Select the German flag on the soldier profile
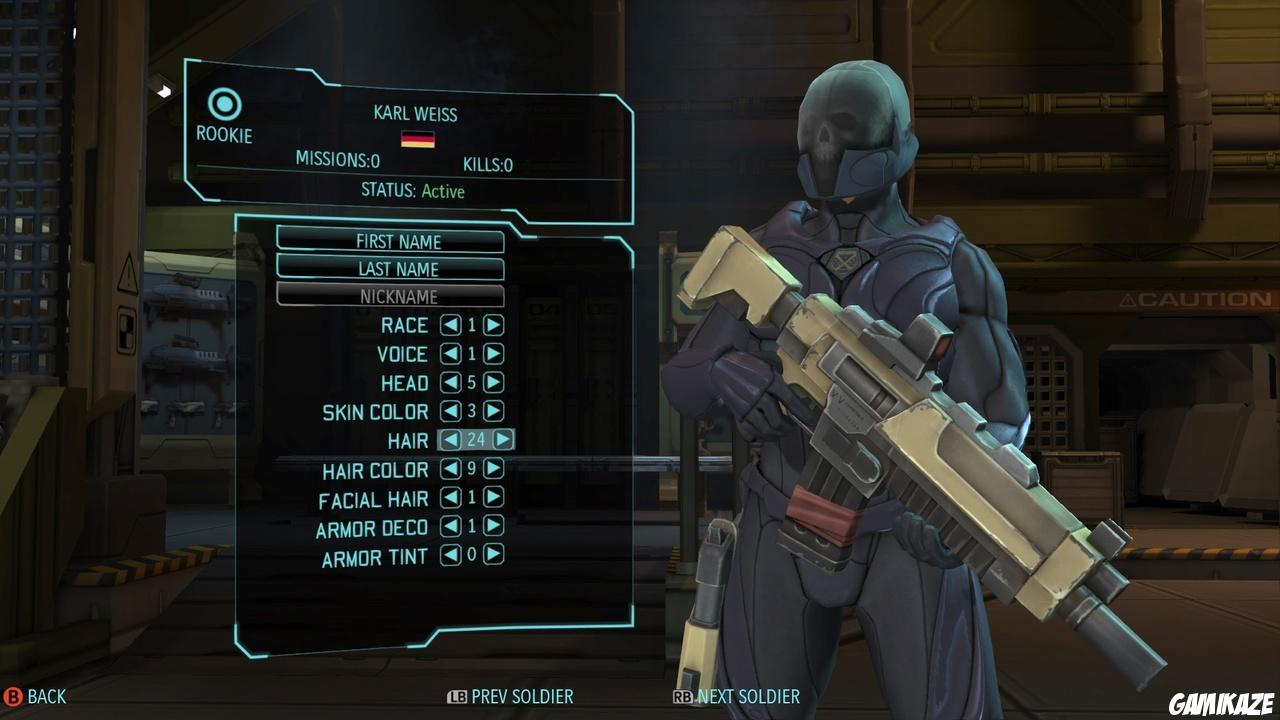This screenshot has width=1280, height=720. [420, 140]
